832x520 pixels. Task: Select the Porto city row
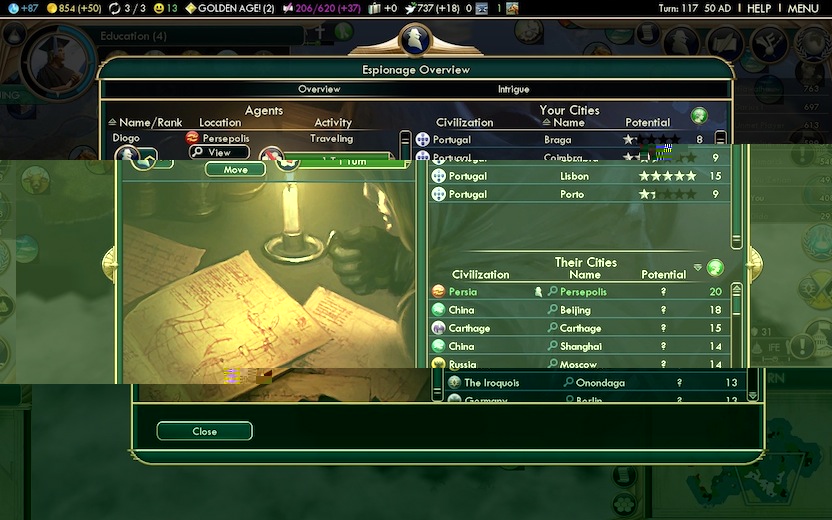point(574,194)
